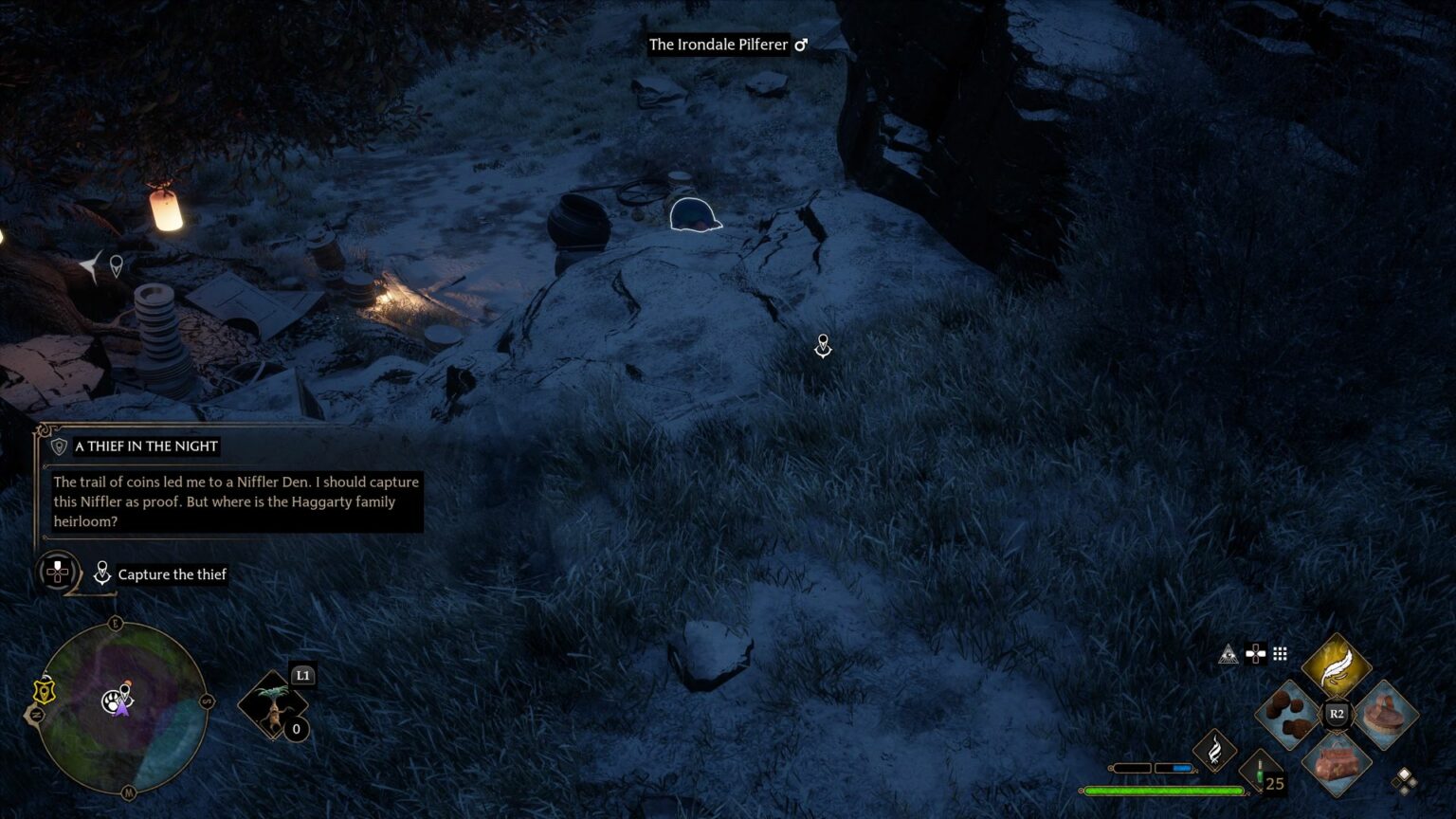Select the yellow quest shield marker
1456x819 pixels.
click(x=44, y=691)
